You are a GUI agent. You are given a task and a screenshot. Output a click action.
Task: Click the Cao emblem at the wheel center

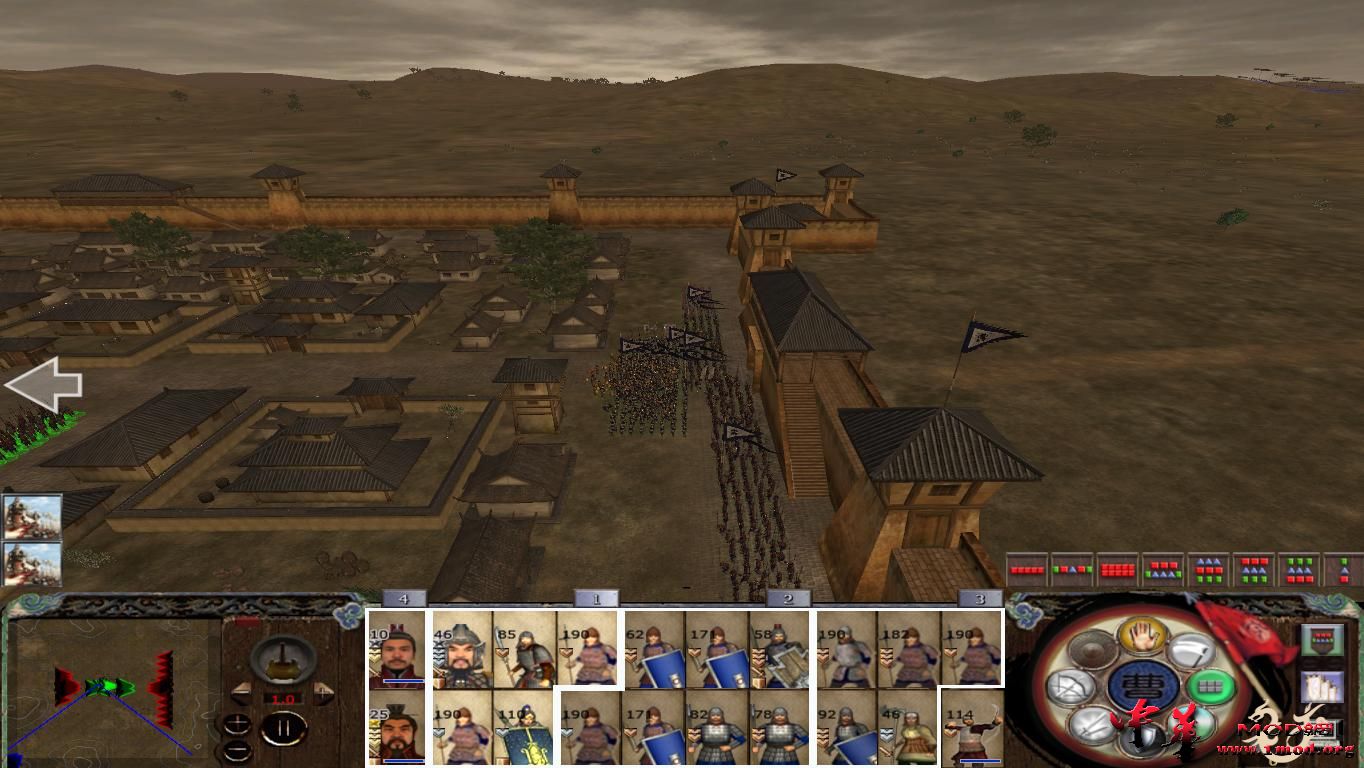pyautogui.click(x=1144, y=686)
